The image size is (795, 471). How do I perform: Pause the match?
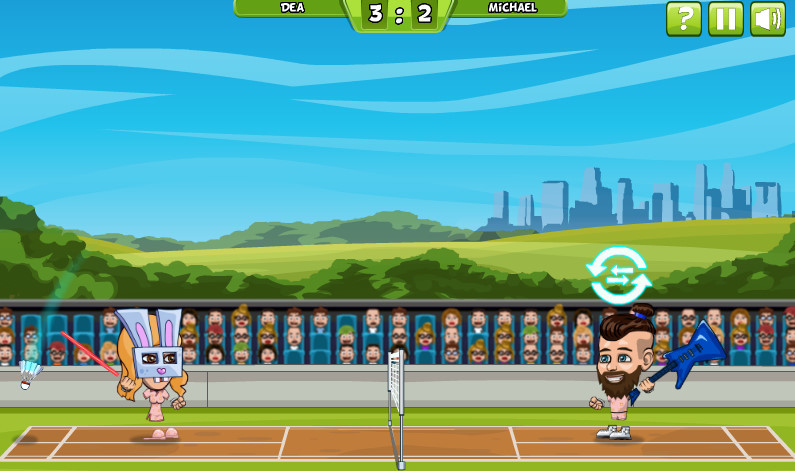pyautogui.click(x=726, y=19)
